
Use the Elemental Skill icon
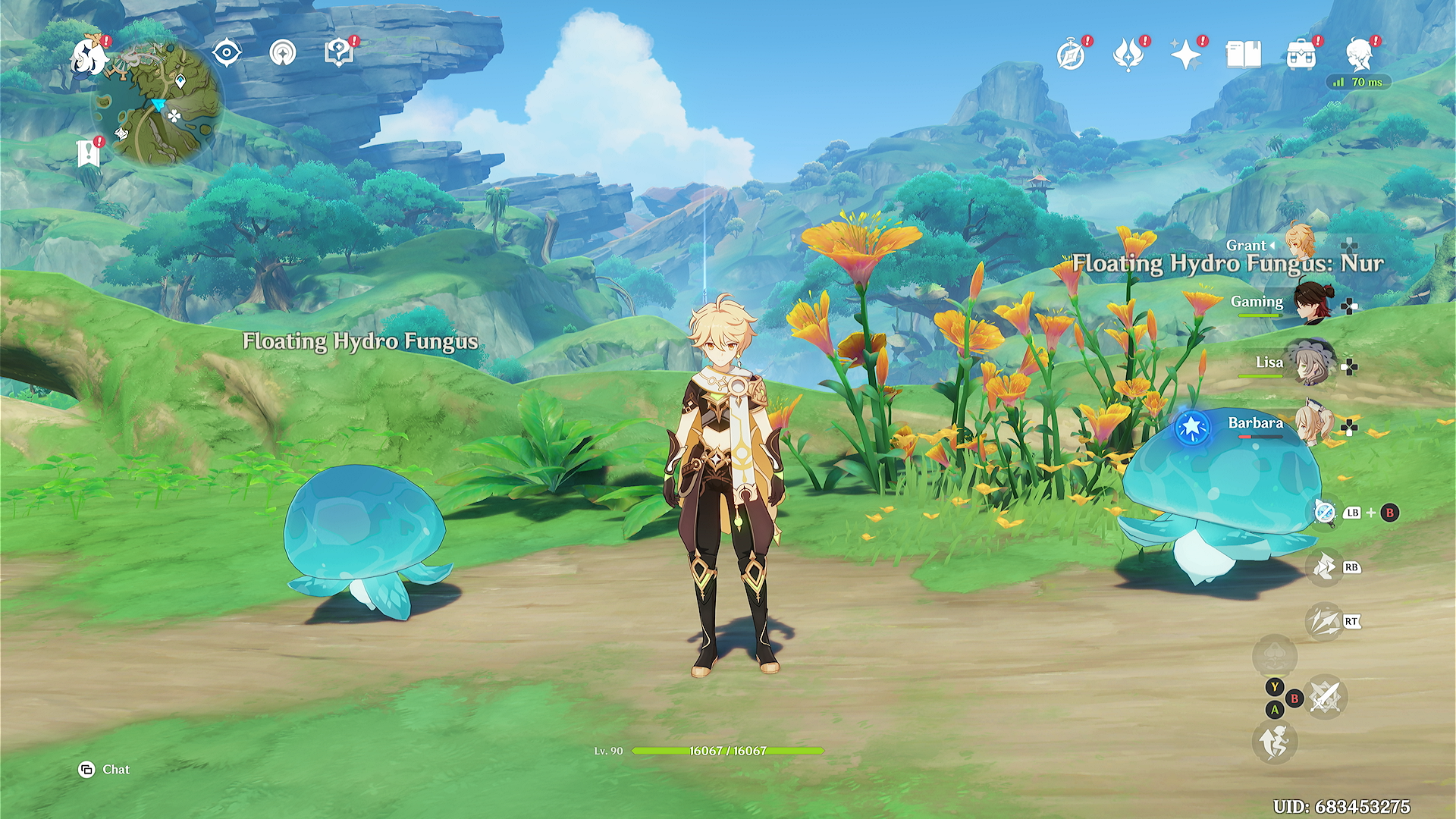(x=1324, y=567)
